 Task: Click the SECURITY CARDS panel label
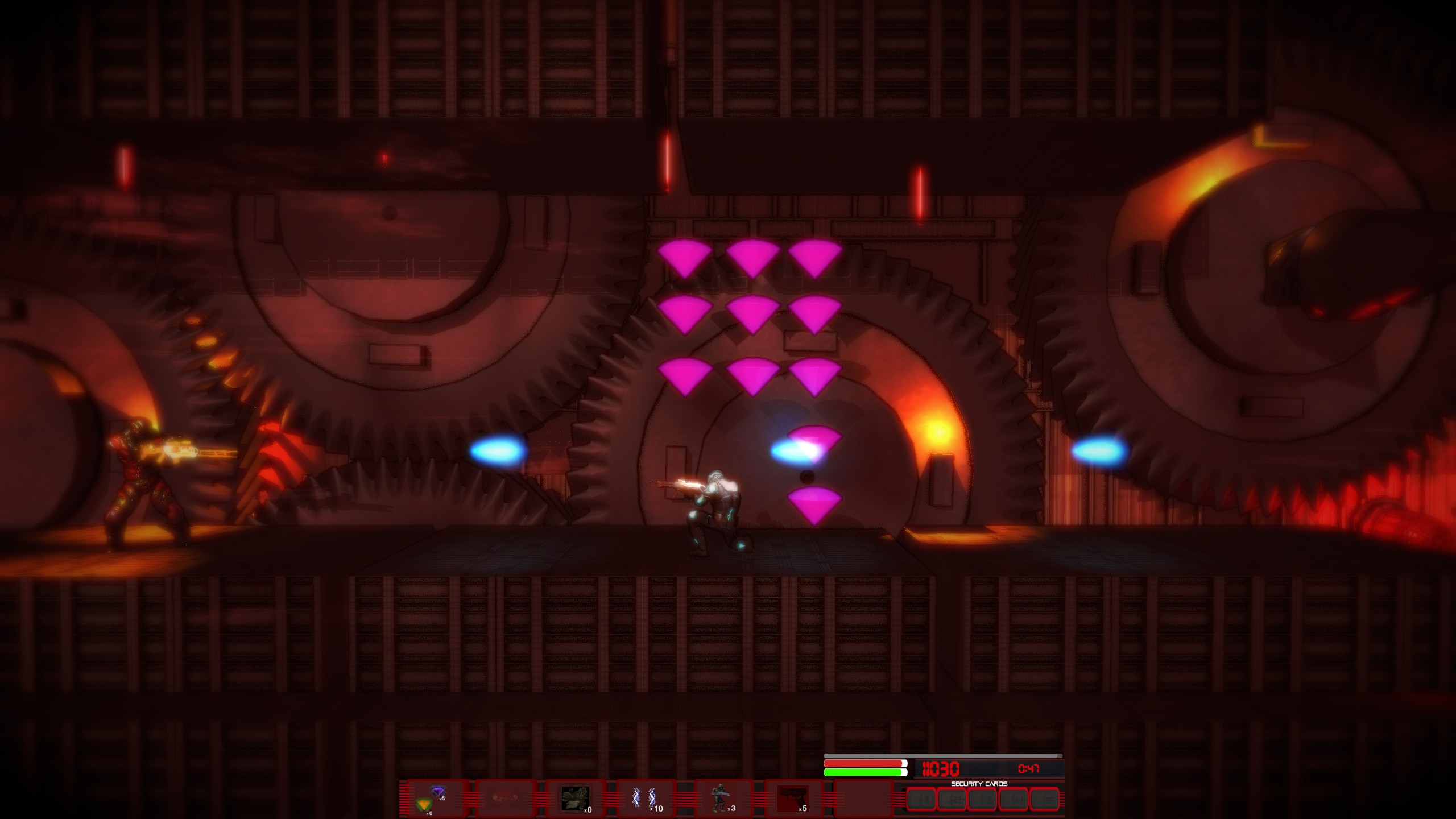[x=979, y=783]
